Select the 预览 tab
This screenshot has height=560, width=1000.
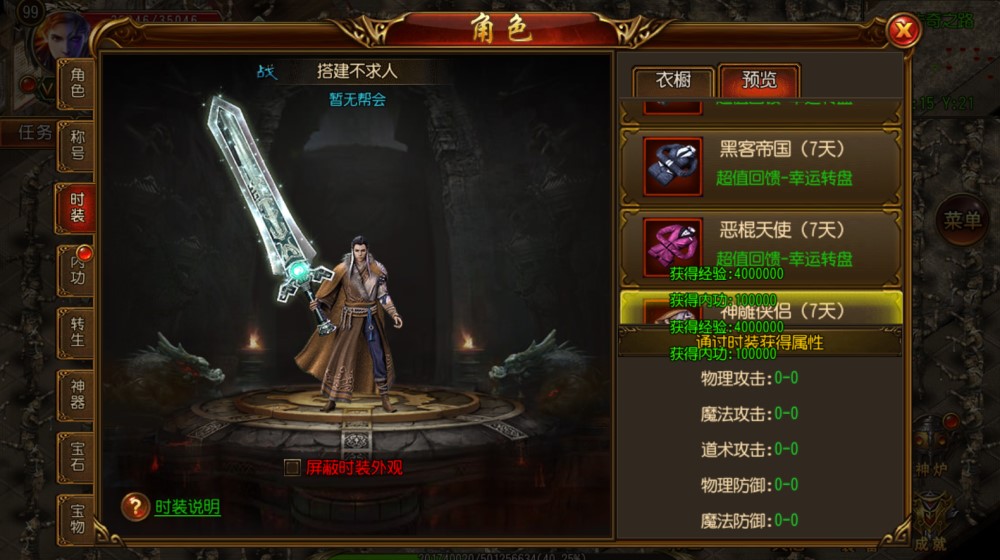click(x=759, y=81)
